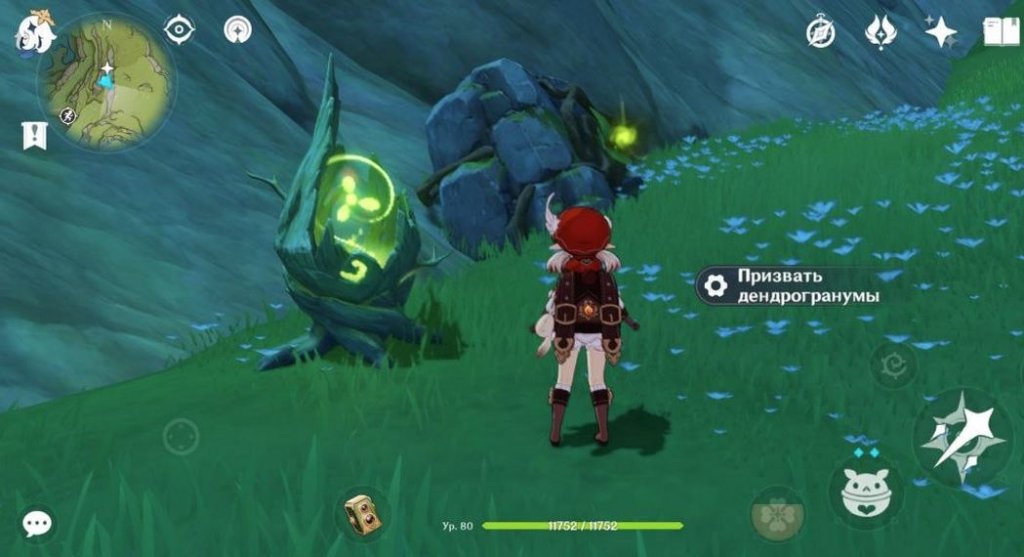This screenshot has width=1024, height=557.
Task: Open the circular minimap
Action: 105,82
